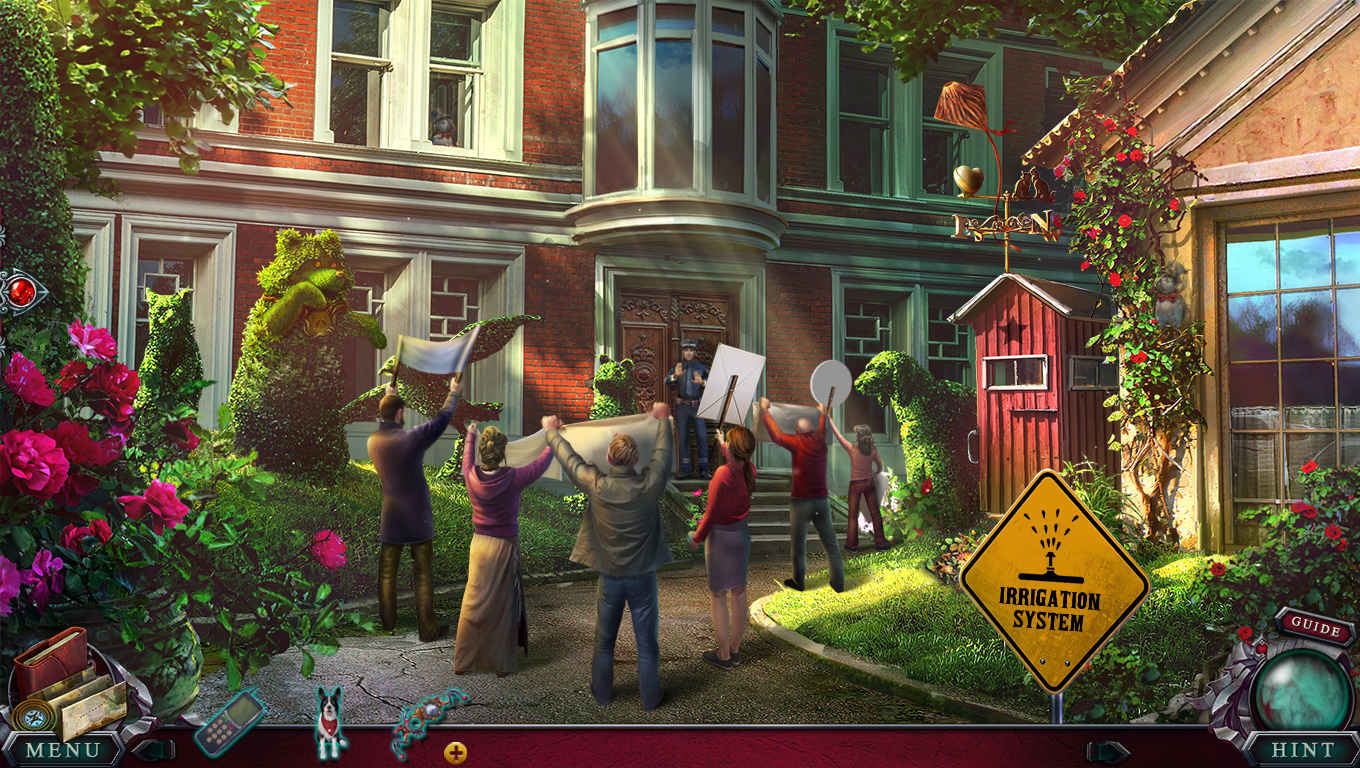
Task: Ask for a Hint
Action: click(1302, 749)
